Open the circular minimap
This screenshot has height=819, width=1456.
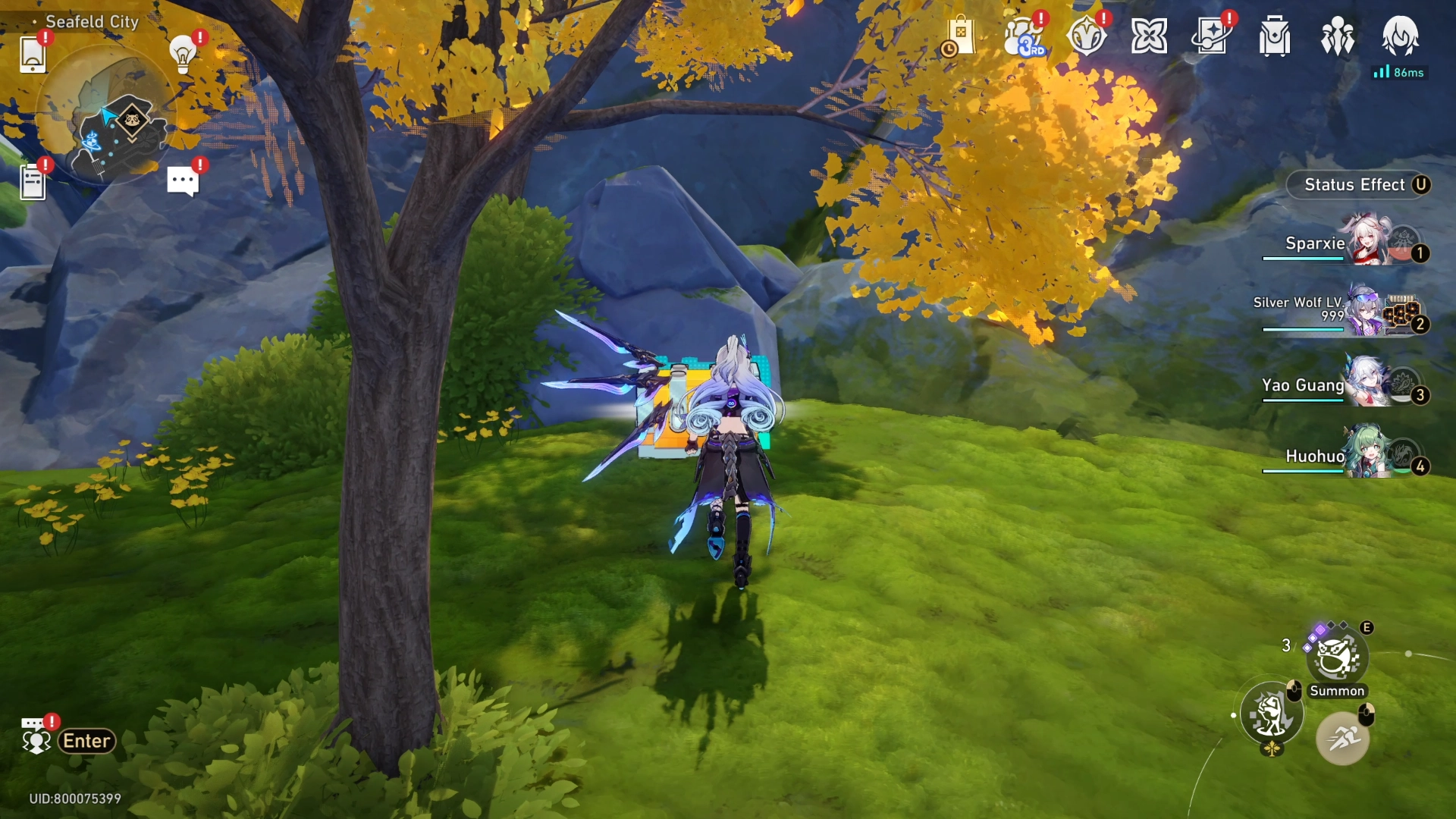click(x=105, y=115)
